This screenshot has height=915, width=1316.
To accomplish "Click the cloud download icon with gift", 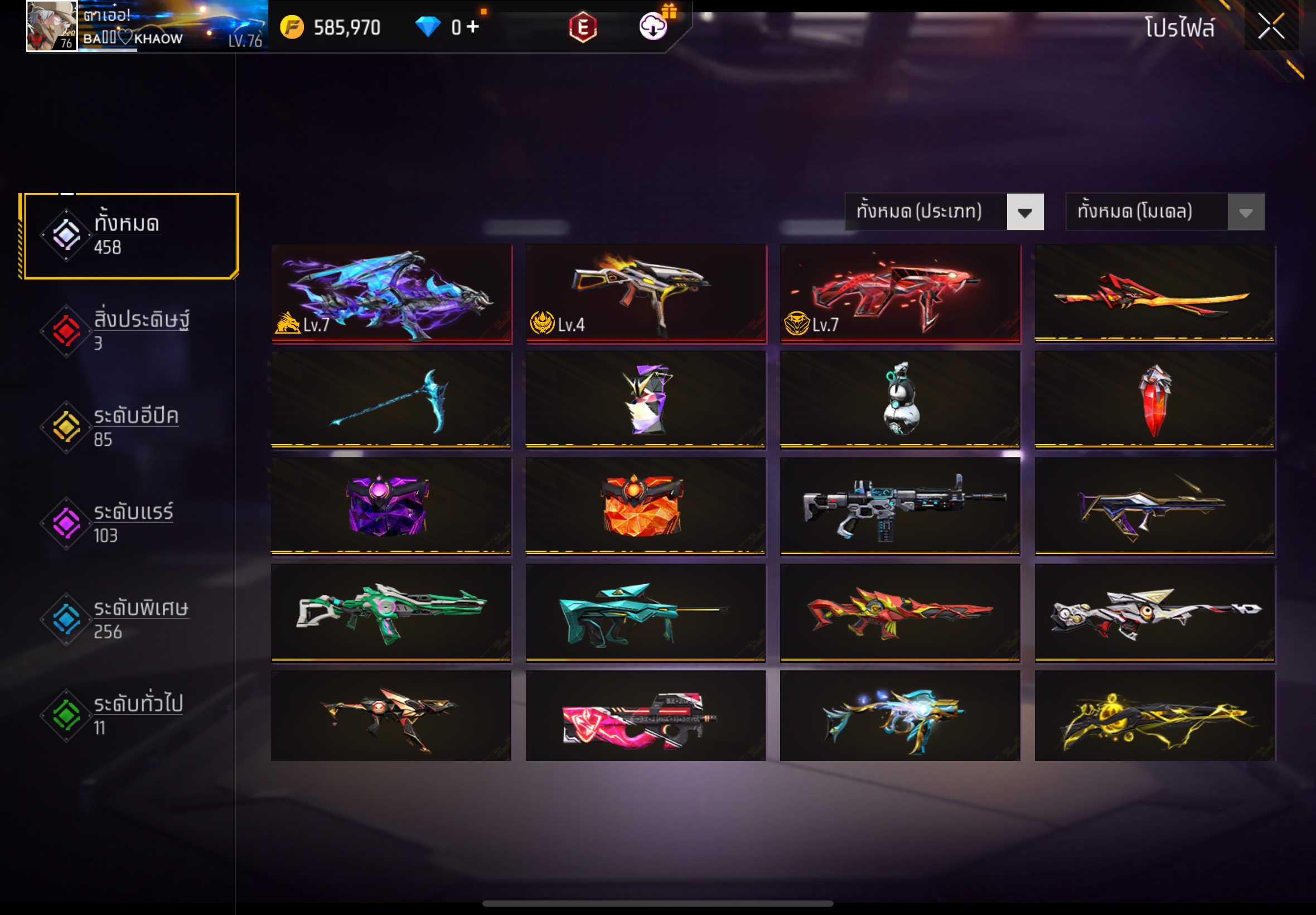I will click(x=654, y=26).
